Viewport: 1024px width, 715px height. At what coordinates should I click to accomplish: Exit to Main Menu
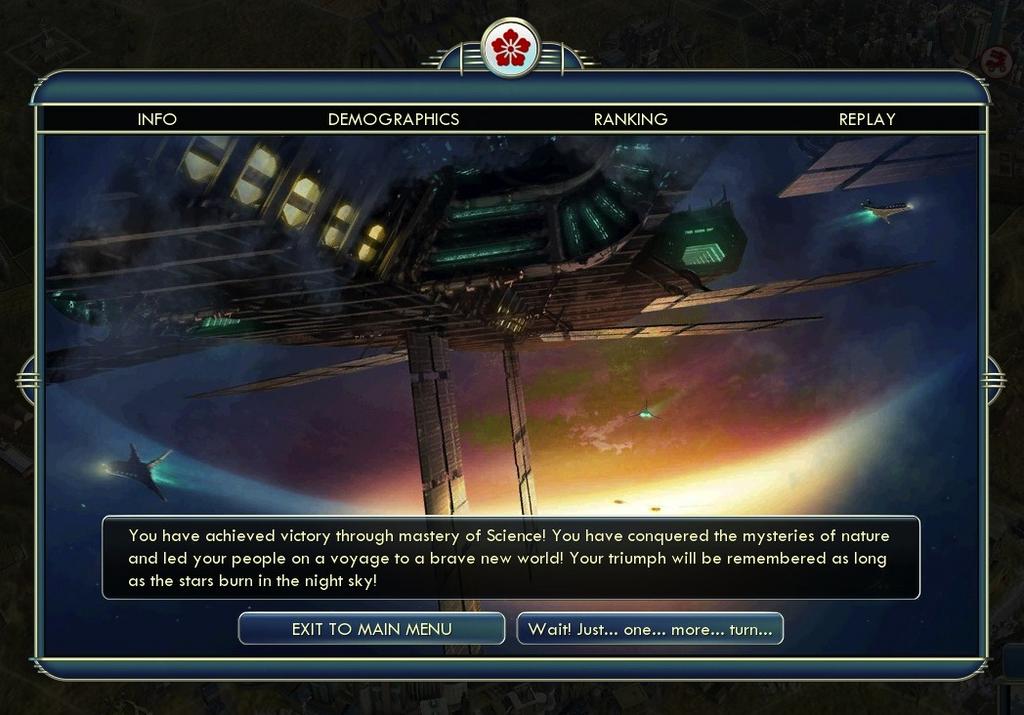pos(371,629)
